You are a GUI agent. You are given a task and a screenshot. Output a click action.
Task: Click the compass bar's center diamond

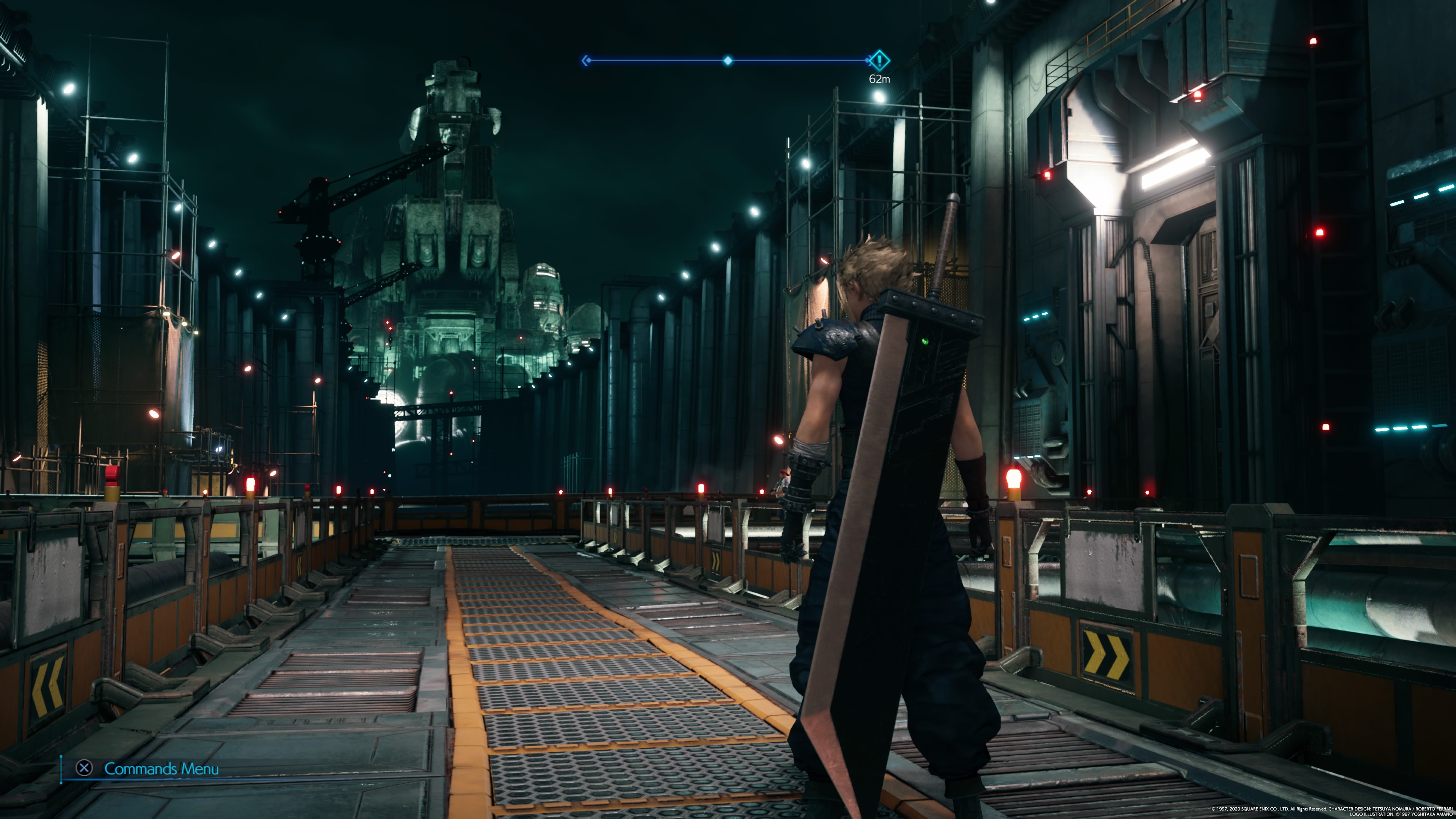728,61
